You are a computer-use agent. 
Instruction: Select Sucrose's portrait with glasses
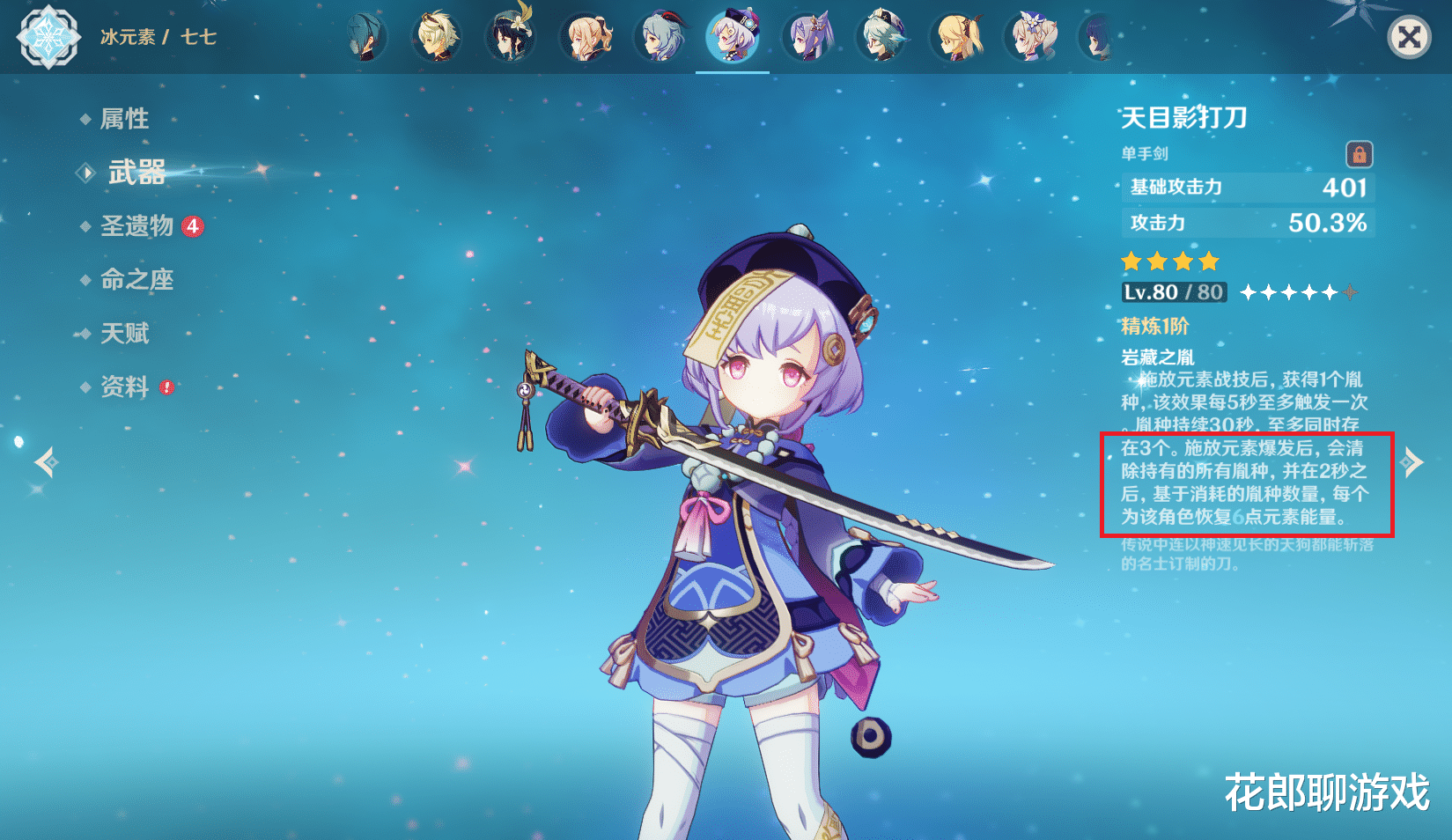881,38
